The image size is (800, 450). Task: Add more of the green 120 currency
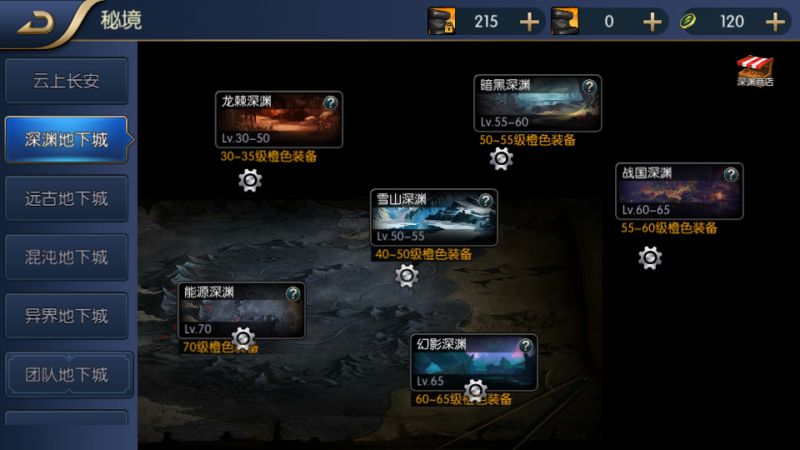pyautogui.click(x=775, y=21)
